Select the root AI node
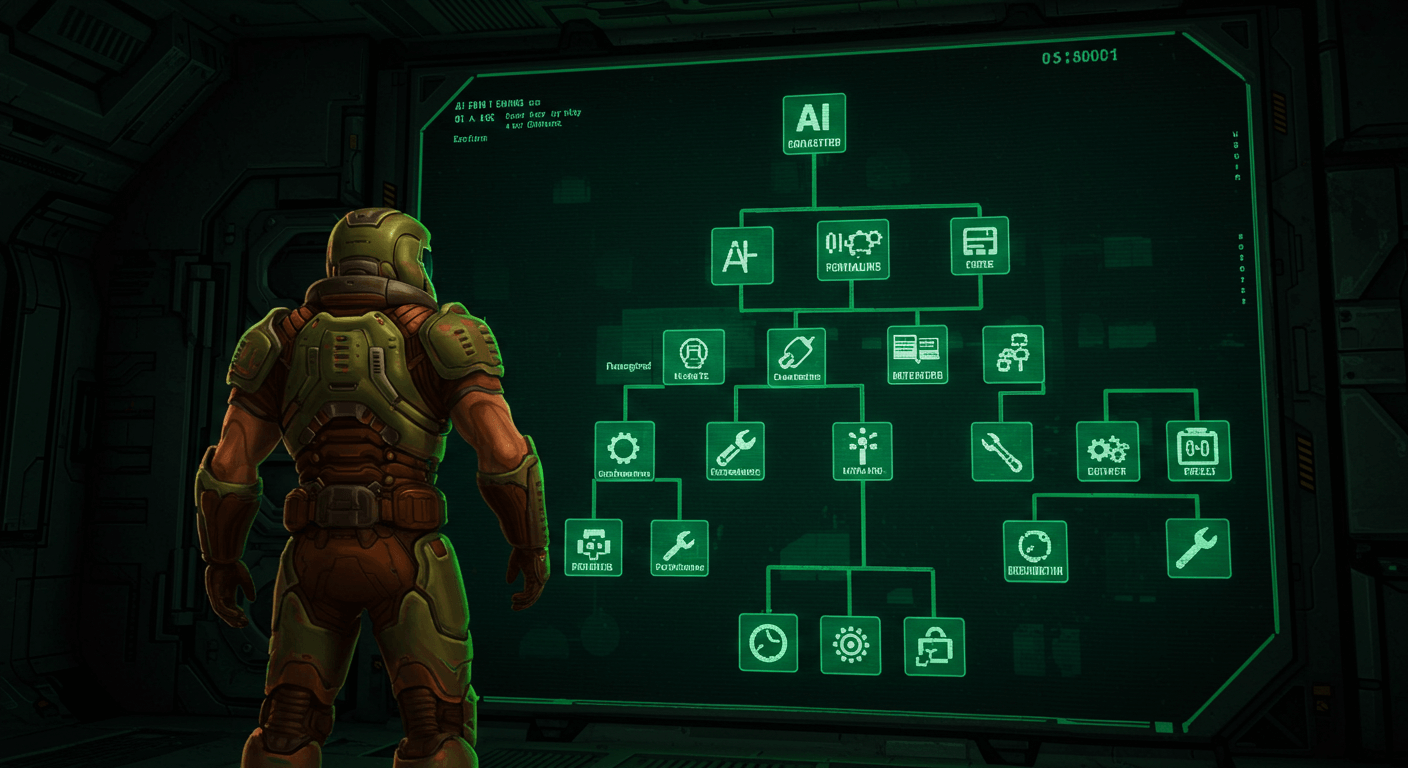This screenshot has height=768, width=1408. [x=814, y=123]
